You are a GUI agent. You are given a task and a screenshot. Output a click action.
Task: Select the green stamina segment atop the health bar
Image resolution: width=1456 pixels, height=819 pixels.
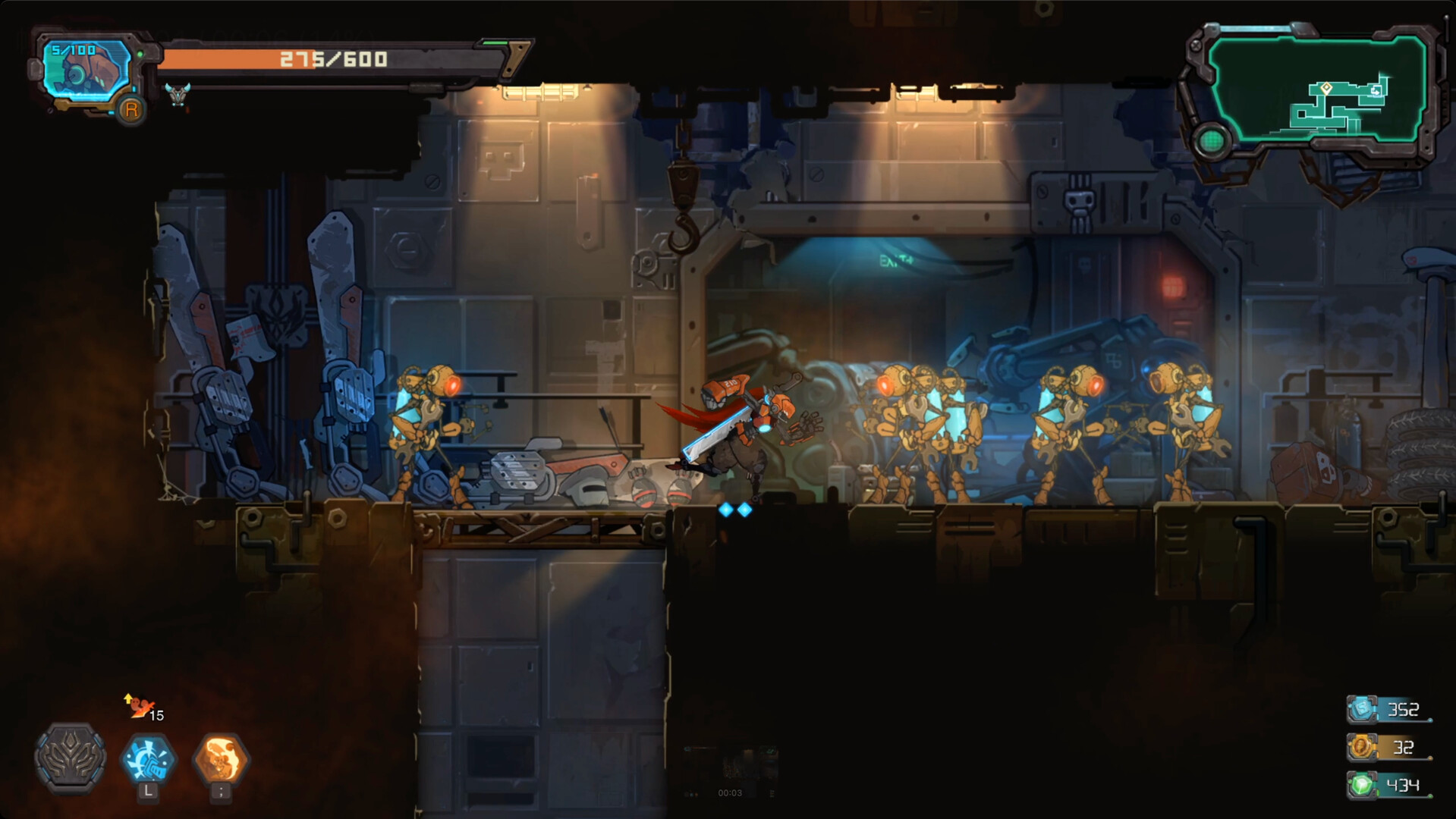497,43
